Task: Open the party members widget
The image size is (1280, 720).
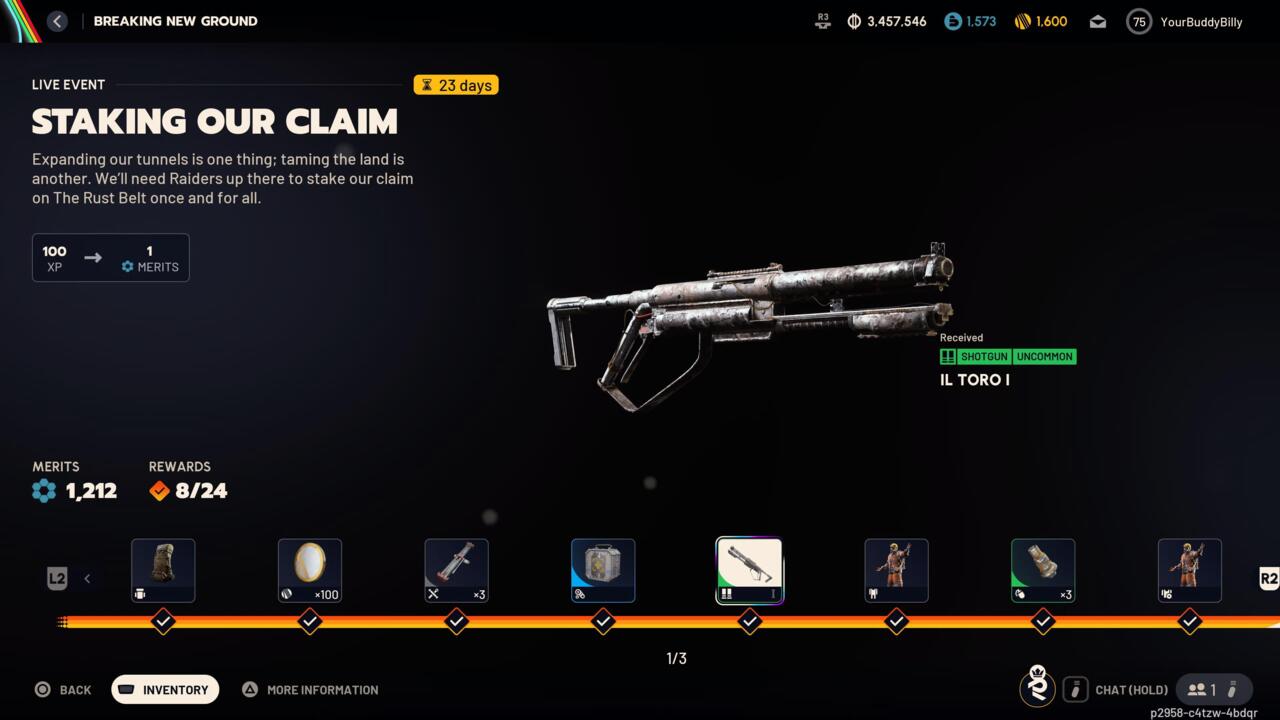Action: pos(1213,690)
